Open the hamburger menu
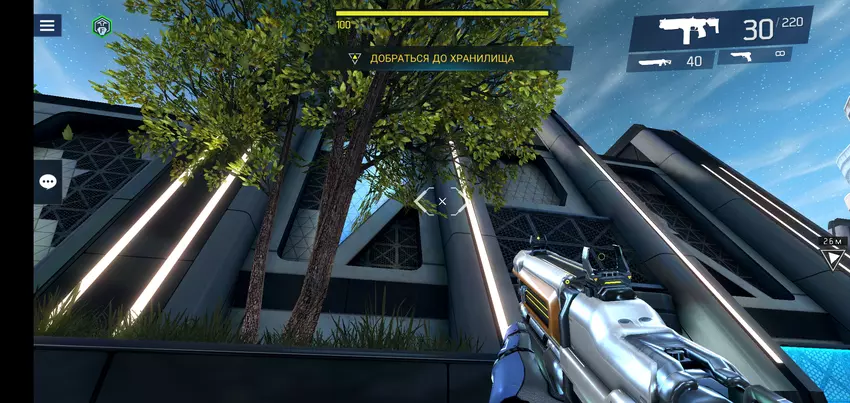The image size is (850, 403). coord(47,26)
